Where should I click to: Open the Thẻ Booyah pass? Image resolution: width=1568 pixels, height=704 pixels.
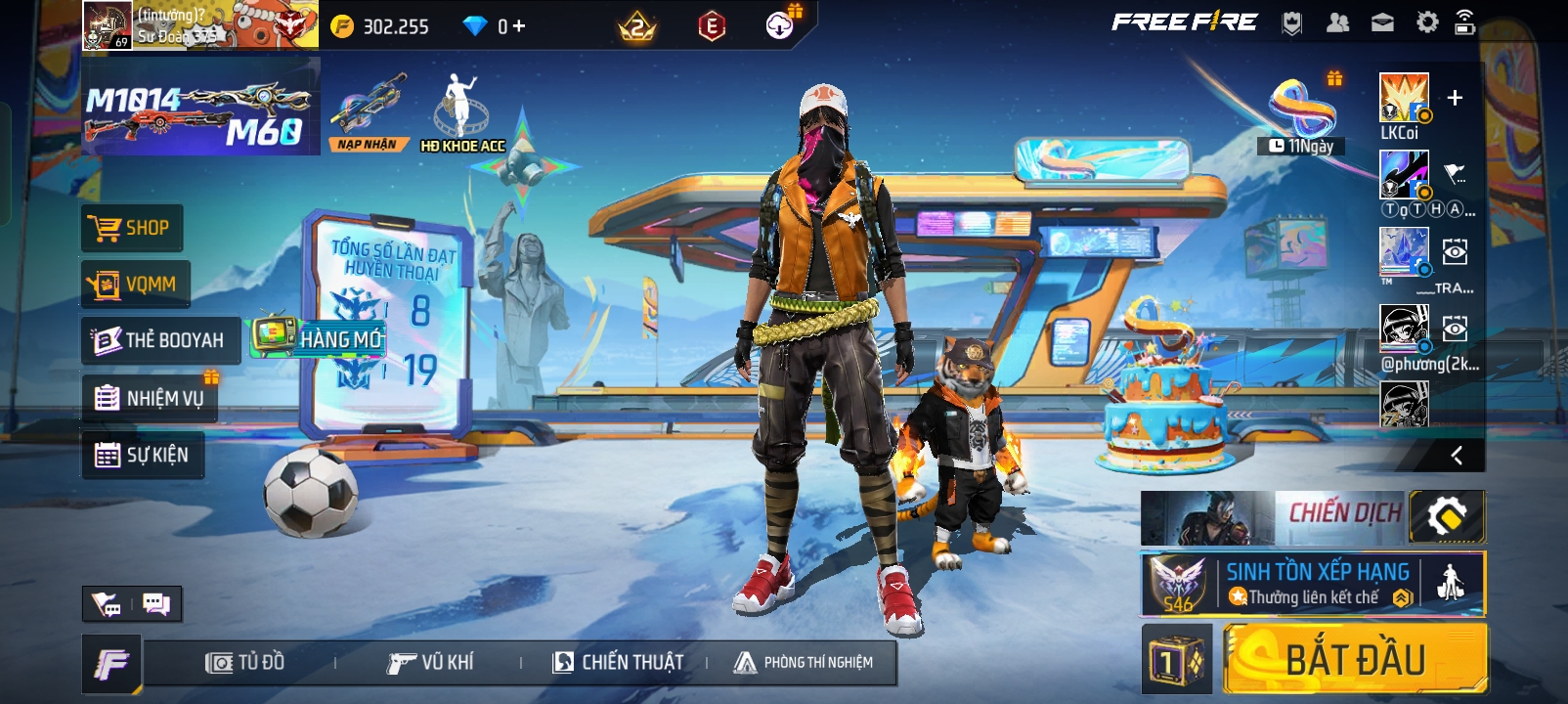[x=160, y=340]
